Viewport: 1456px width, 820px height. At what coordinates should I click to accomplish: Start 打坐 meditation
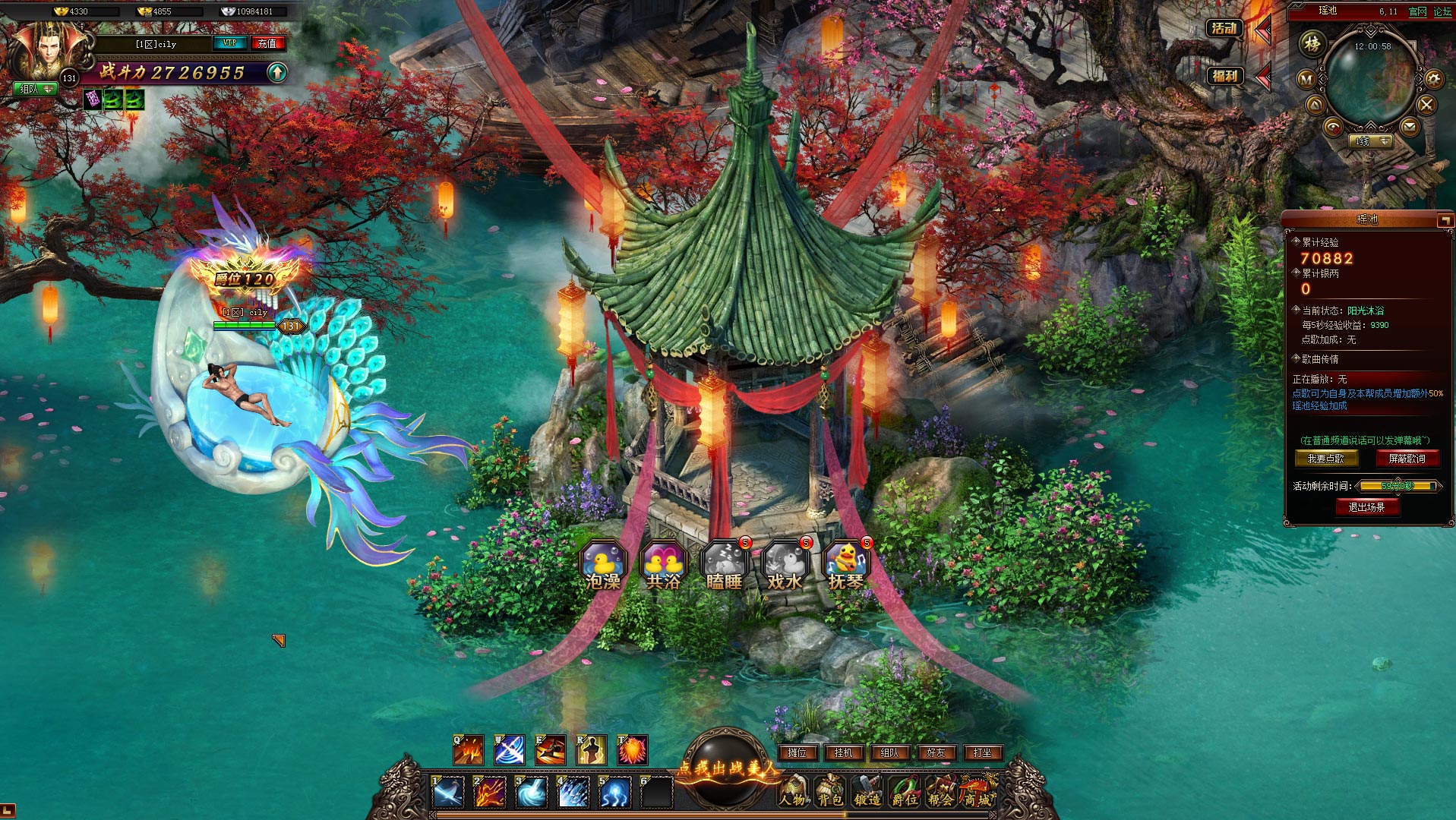982,752
